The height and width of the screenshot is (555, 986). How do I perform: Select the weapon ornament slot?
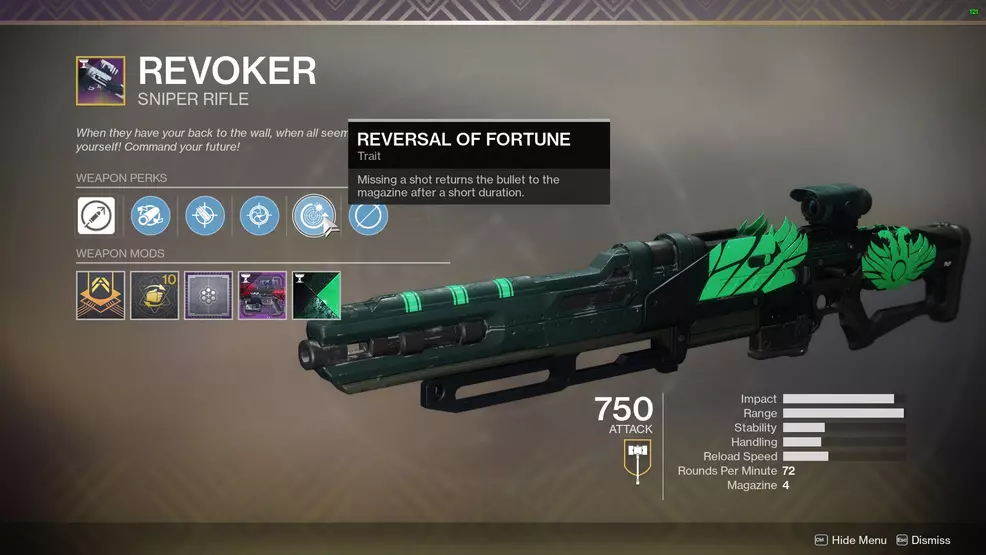click(263, 295)
